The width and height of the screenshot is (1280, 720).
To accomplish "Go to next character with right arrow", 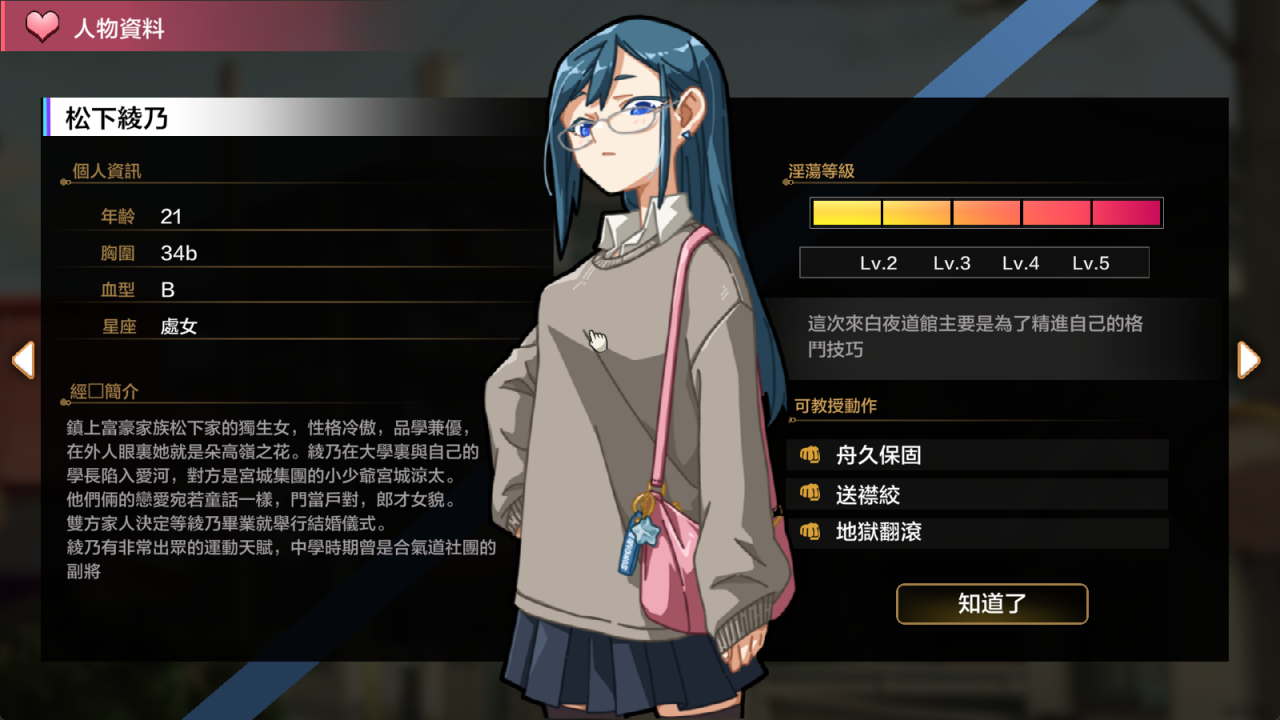I will click(x=1248, y=360).
